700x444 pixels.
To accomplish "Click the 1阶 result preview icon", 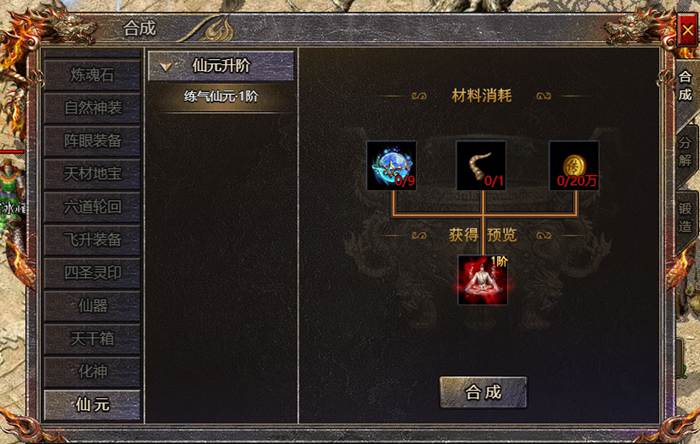I will coord(483,279).
